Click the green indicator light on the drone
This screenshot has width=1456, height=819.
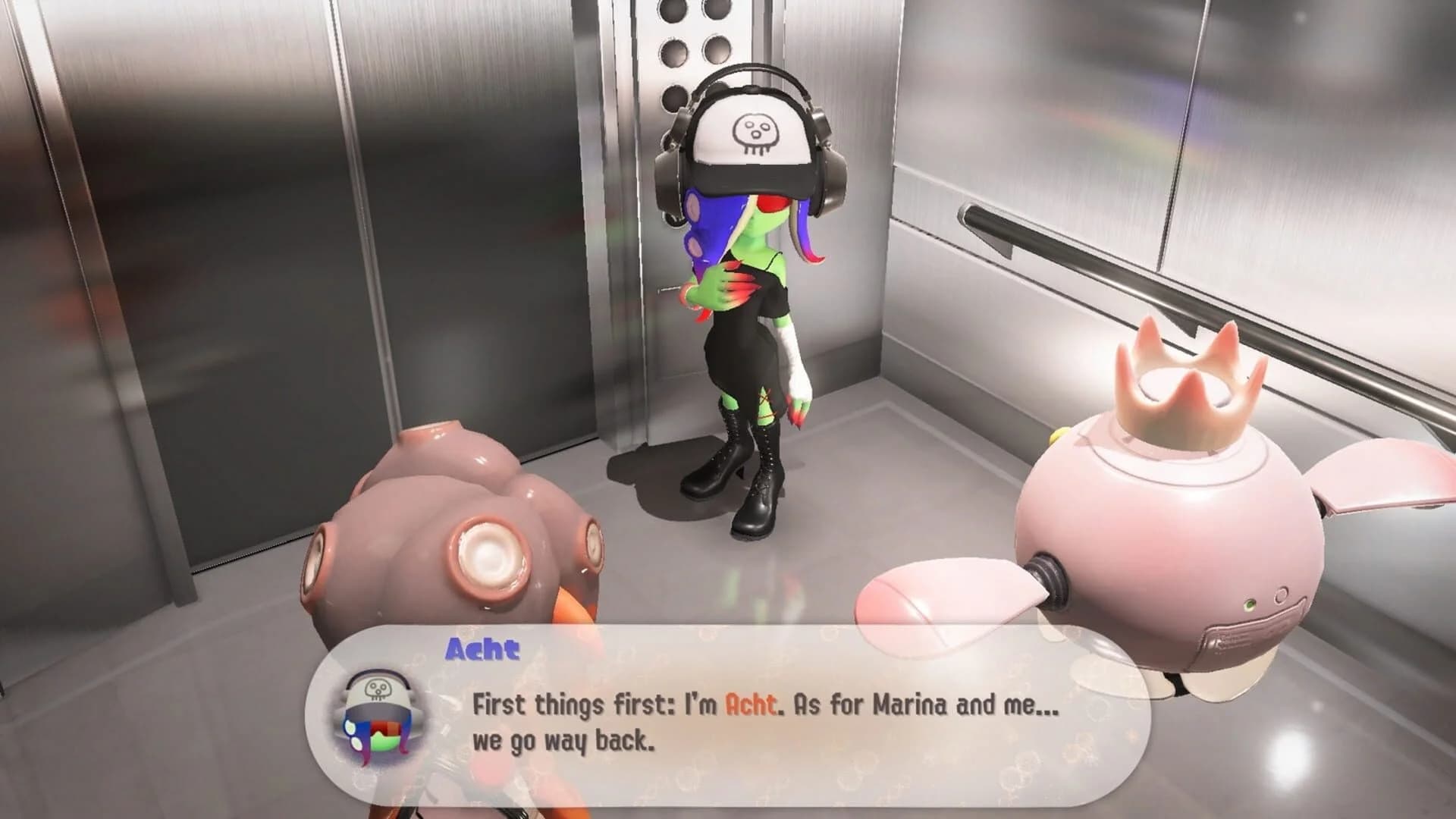tap(1250, 606)
